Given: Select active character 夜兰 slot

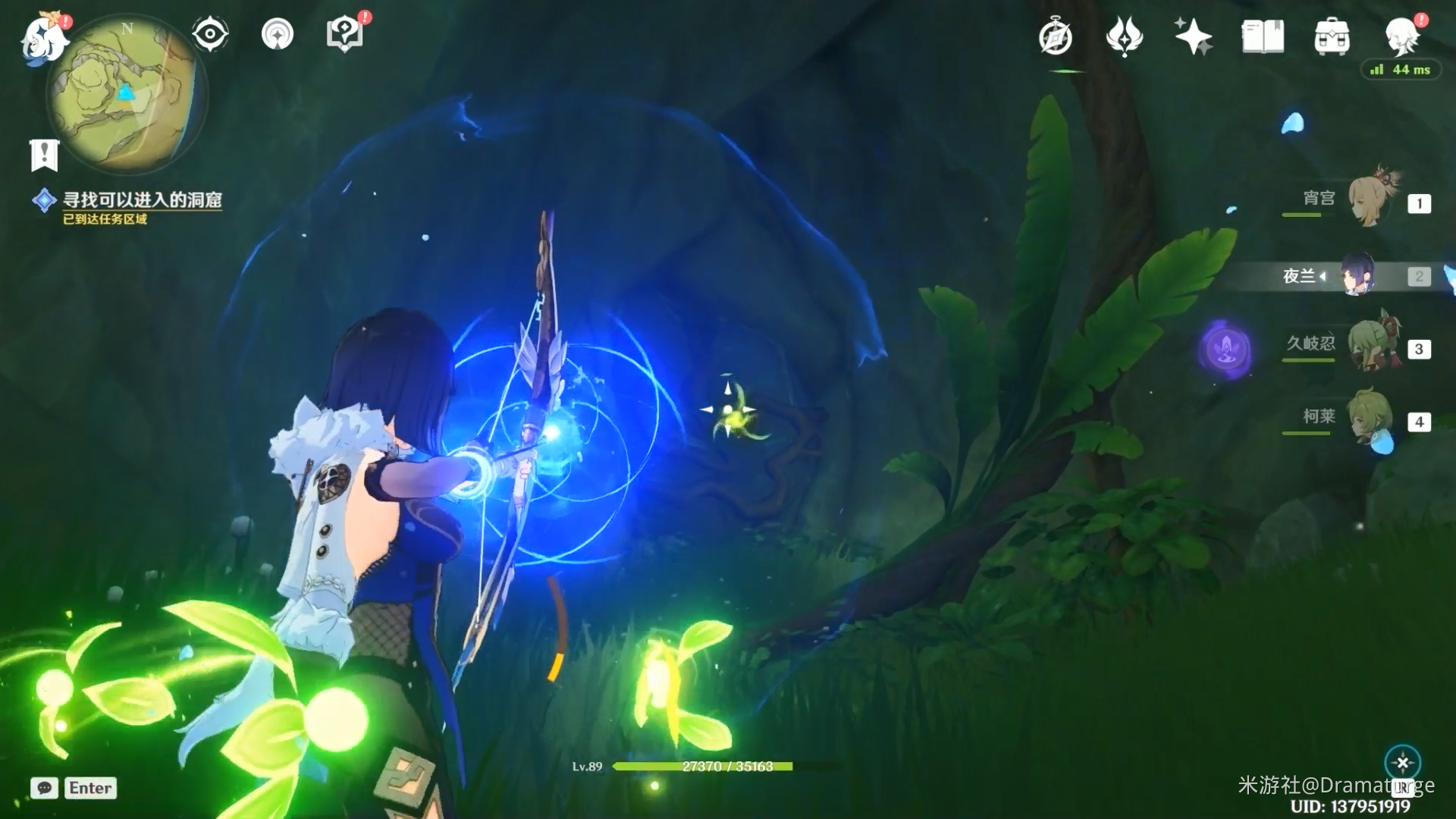Looking at the screenshot, I should pos(1357,275).
